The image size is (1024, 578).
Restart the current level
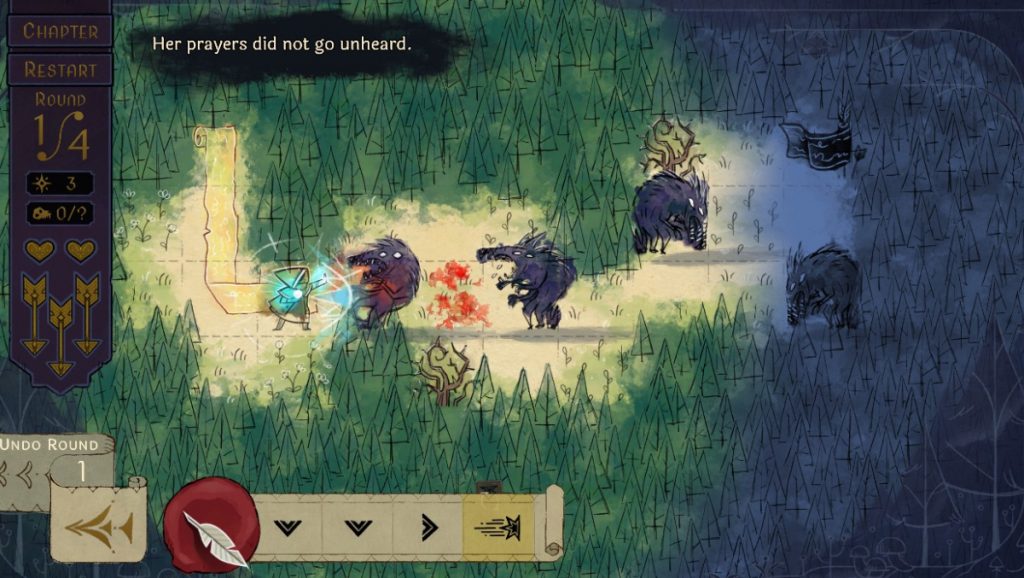[x=60, y=69]
